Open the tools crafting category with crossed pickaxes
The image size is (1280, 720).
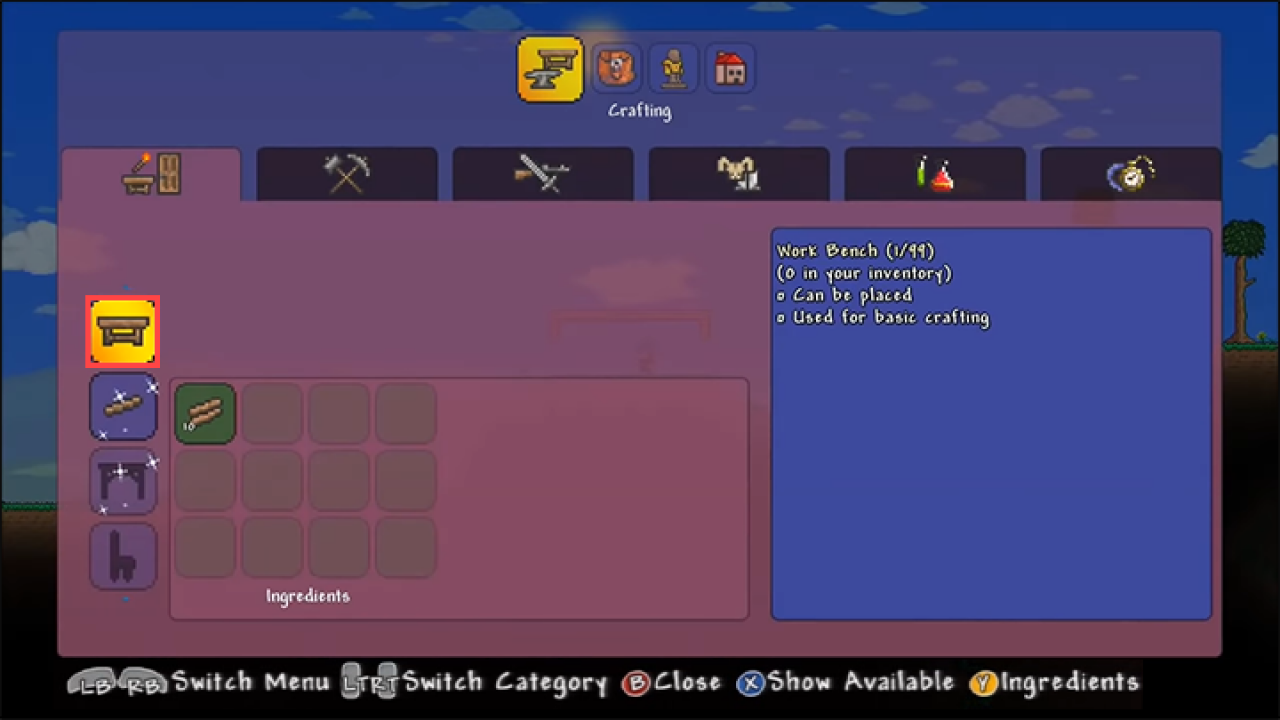(x=346, y=174)
